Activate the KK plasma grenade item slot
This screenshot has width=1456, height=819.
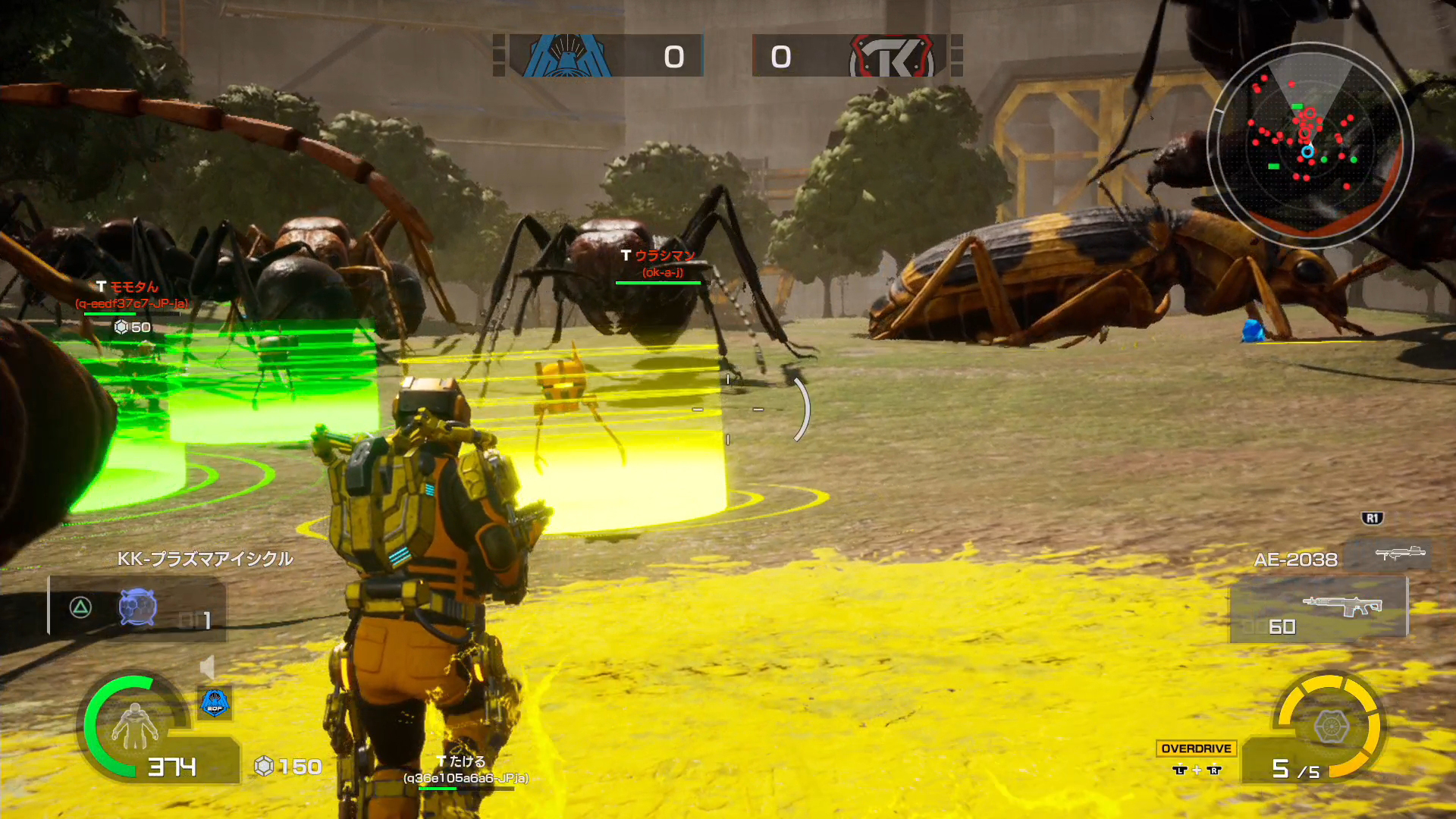pyautogui.click(x=137, y=607)
